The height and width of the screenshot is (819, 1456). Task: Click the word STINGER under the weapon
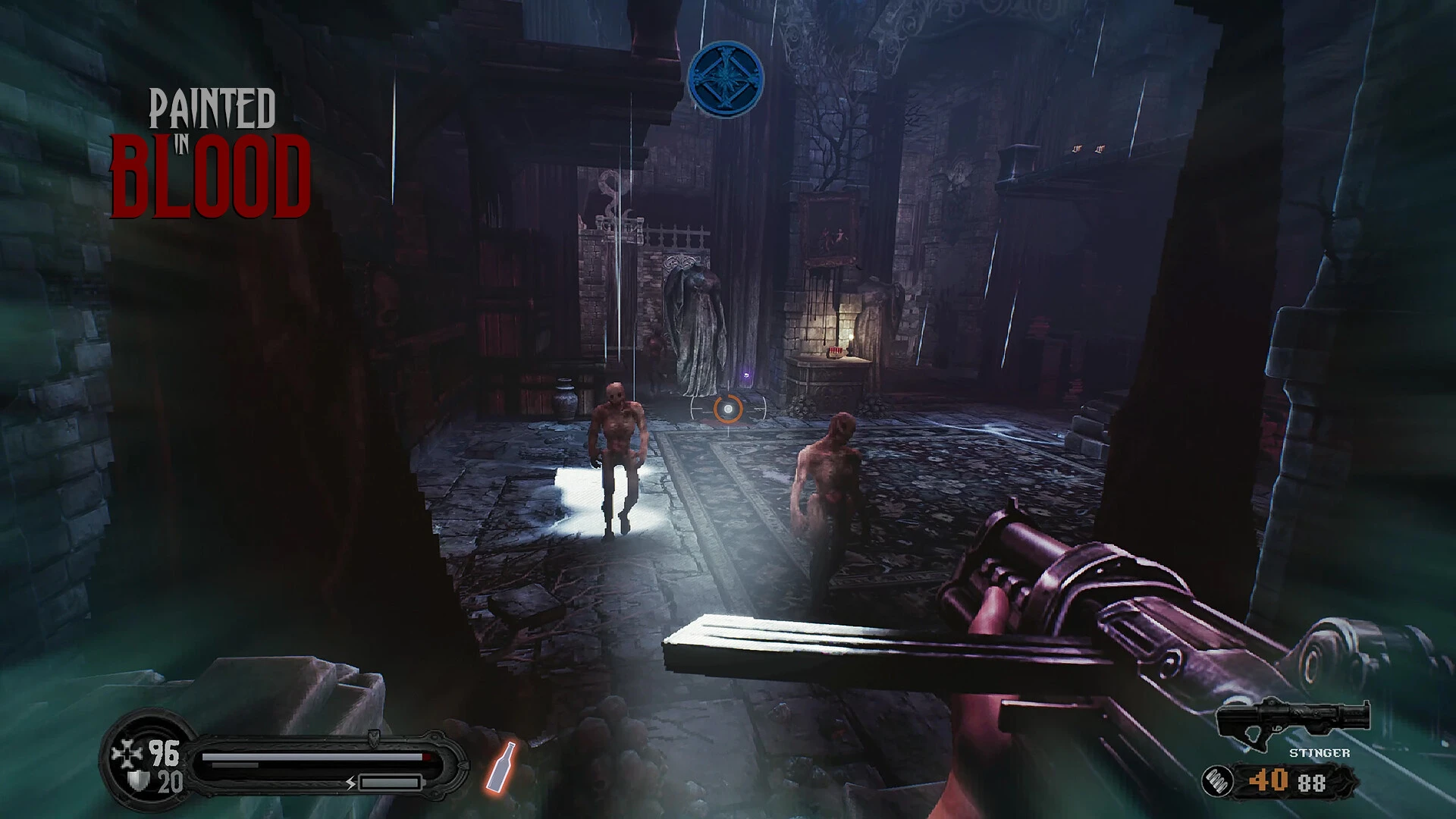[1321, 752]
